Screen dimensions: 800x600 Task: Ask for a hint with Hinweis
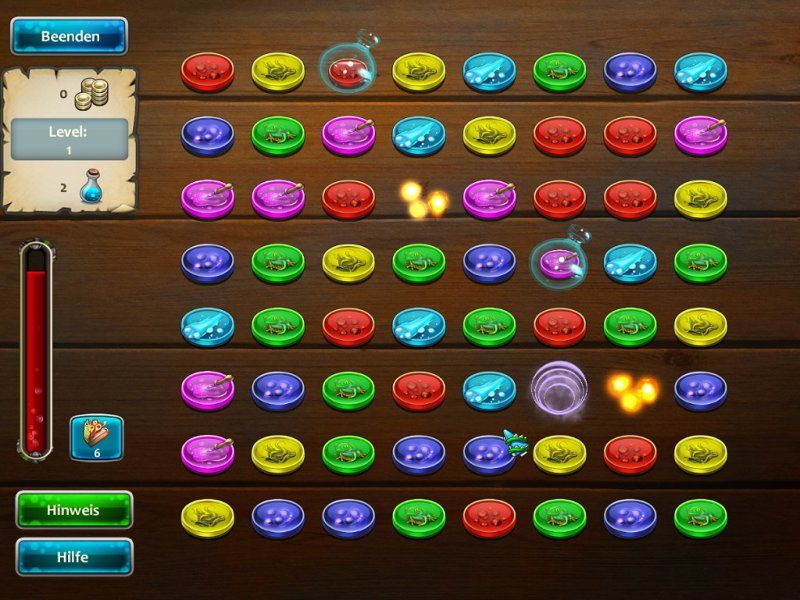pyautogui.click(x=74, y=509)
